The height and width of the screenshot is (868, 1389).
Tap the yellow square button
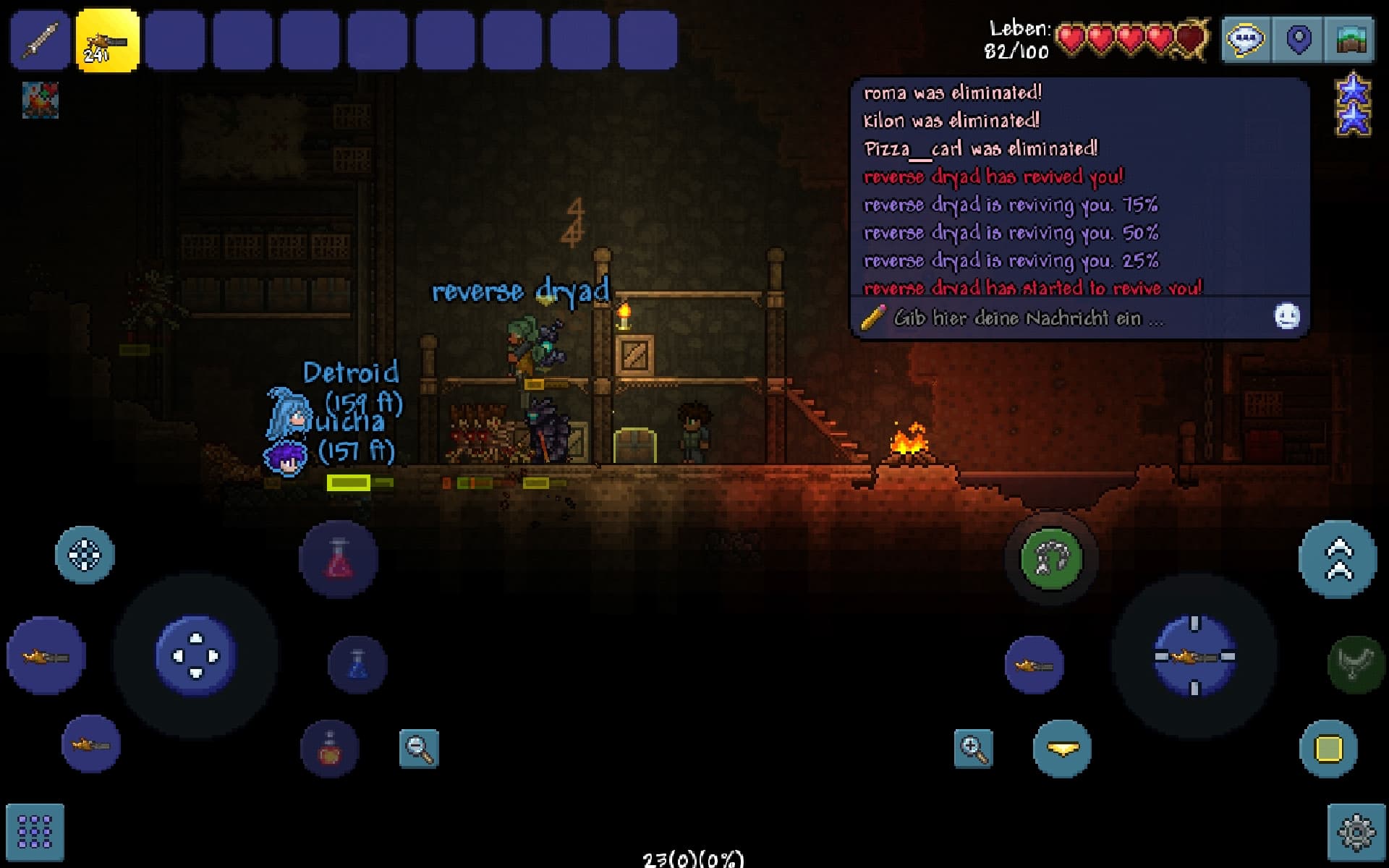click(x=1328, y=749)
